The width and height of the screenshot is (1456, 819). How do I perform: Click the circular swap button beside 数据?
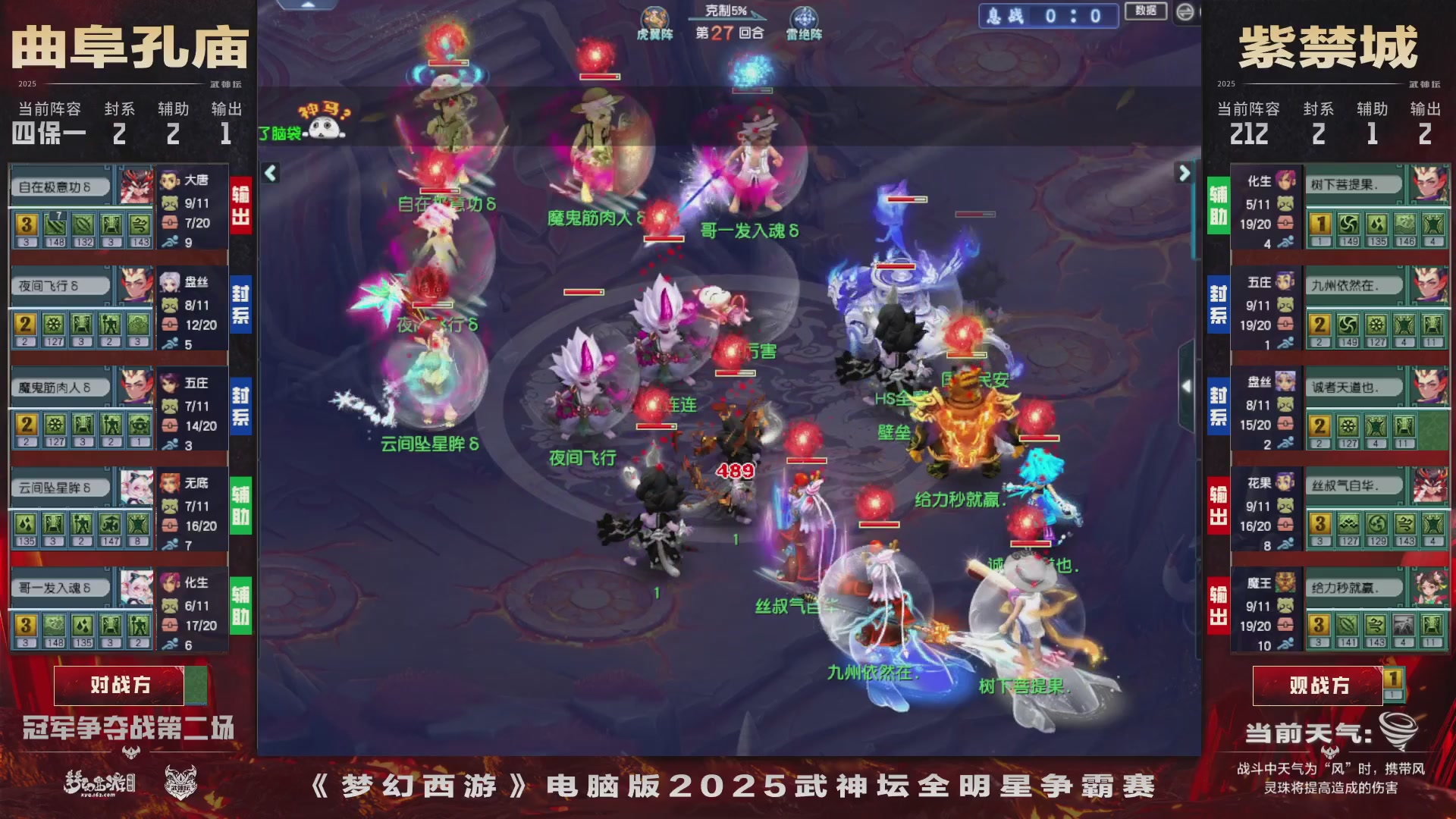[x=1185, y=13]
